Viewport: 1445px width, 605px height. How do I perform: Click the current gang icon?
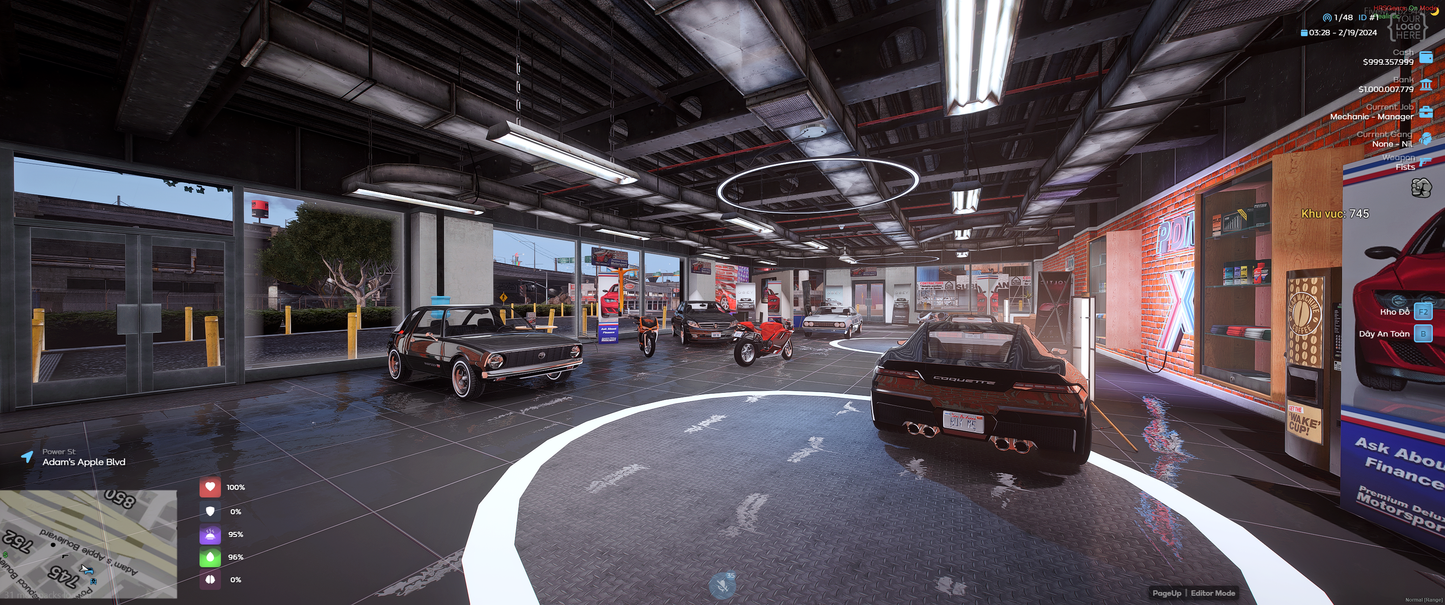point(1425,138)
